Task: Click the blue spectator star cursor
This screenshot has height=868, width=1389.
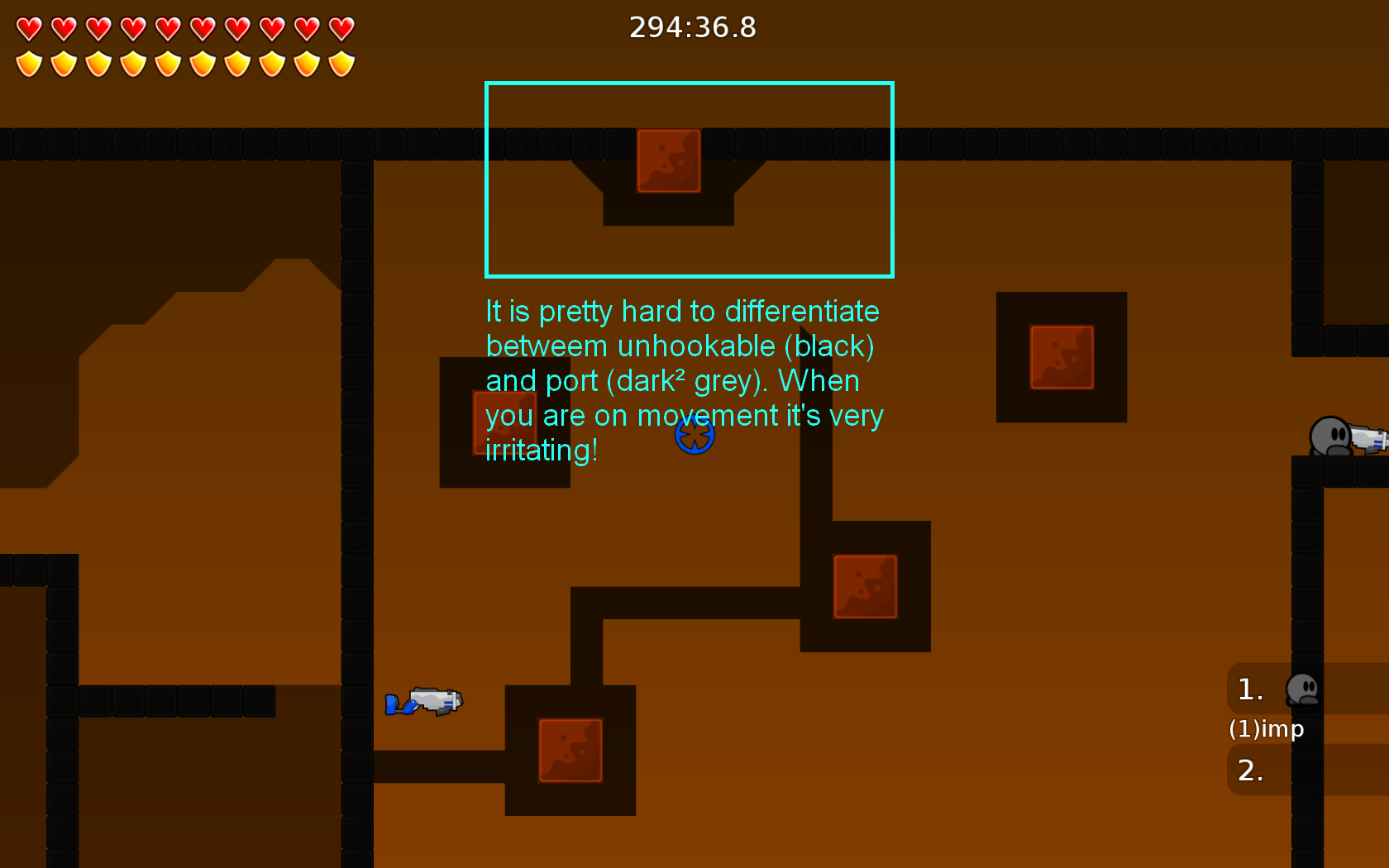Action: (x=696, y=435)
